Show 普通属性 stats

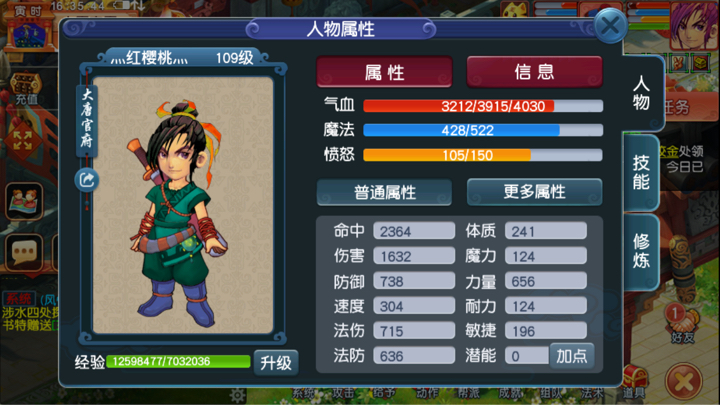[384, 192]
